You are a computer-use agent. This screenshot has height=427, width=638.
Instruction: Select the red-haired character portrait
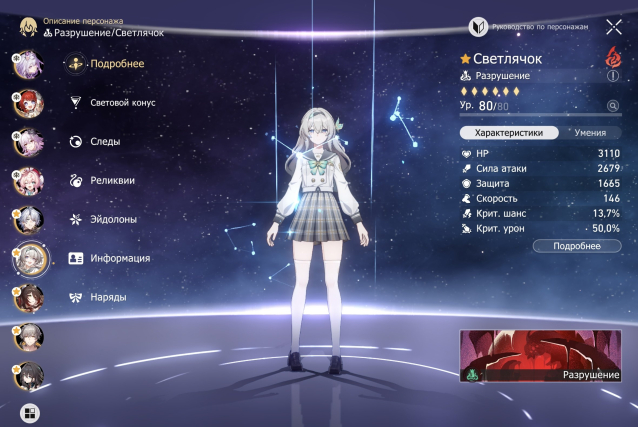point(25,102)
